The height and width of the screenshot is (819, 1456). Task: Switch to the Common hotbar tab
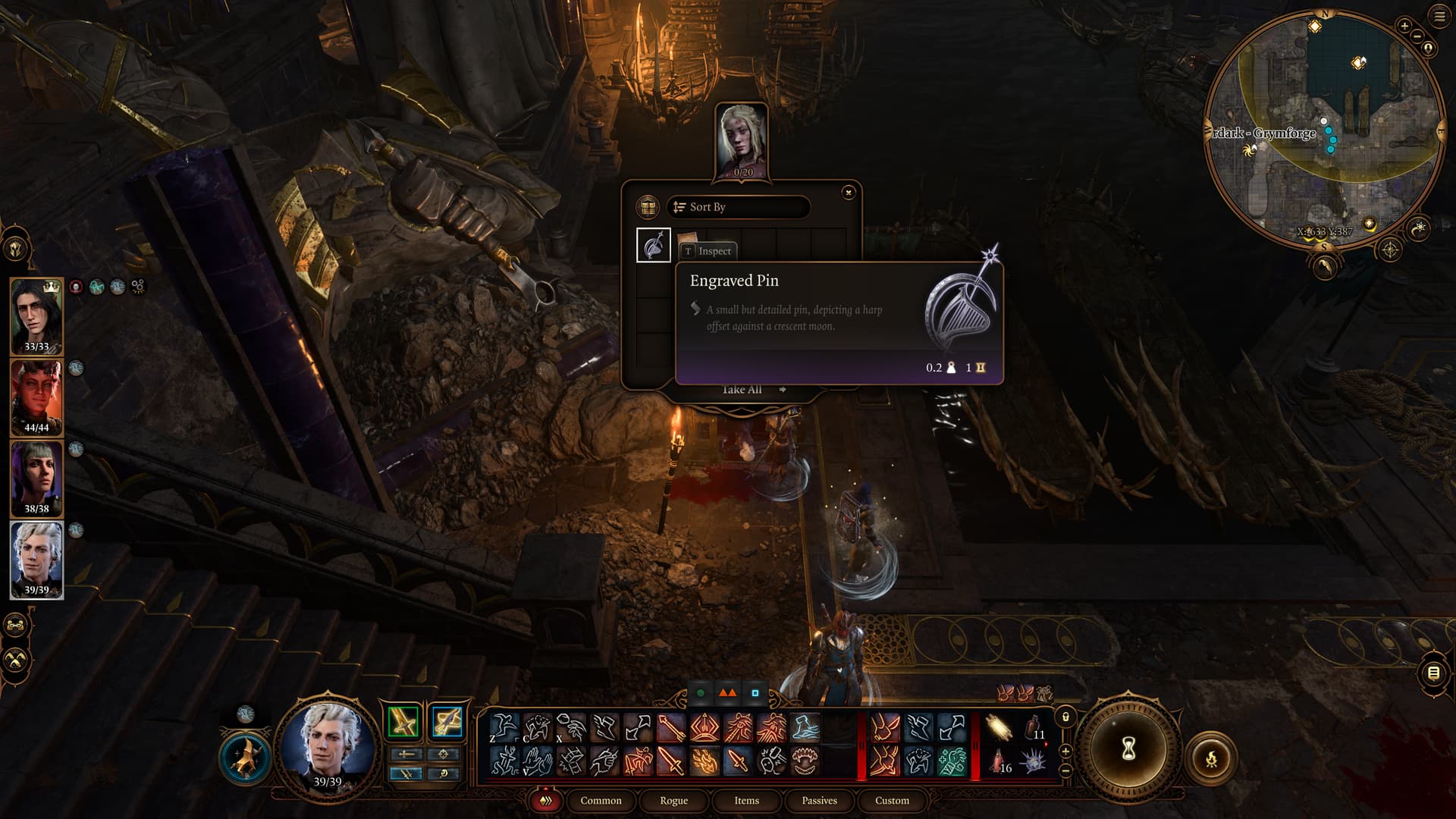[x=601, y=801]
